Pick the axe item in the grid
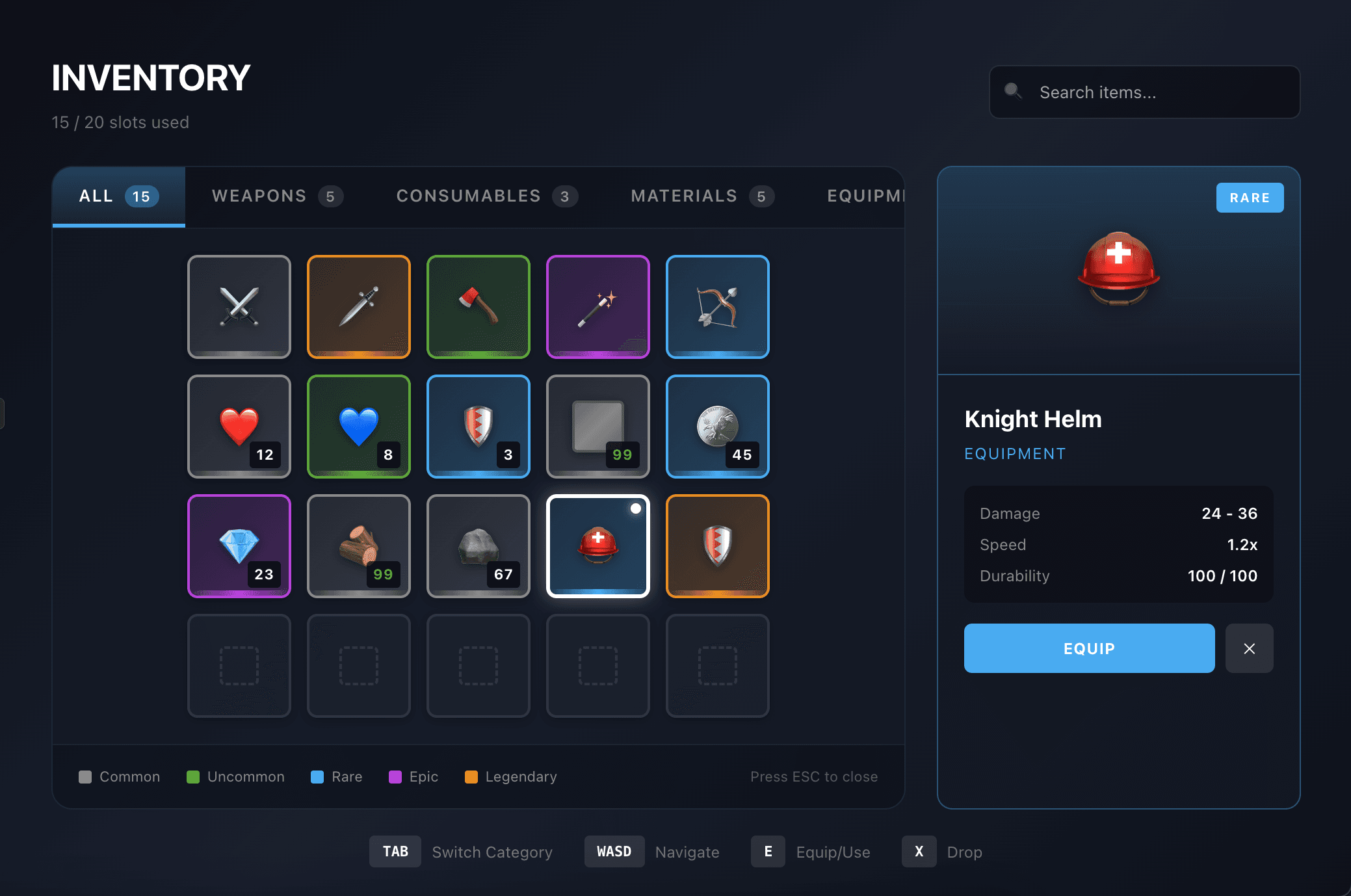The image size is (1351, 896). tap(478, 306)
